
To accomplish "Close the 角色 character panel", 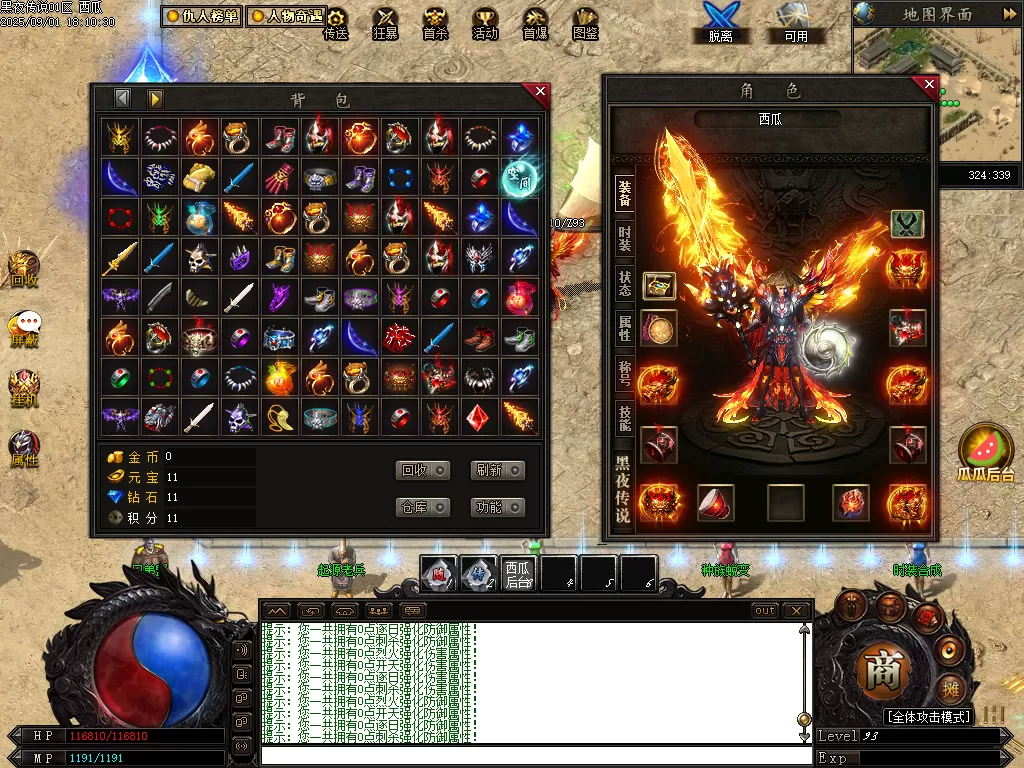I will tap(929, 84).
